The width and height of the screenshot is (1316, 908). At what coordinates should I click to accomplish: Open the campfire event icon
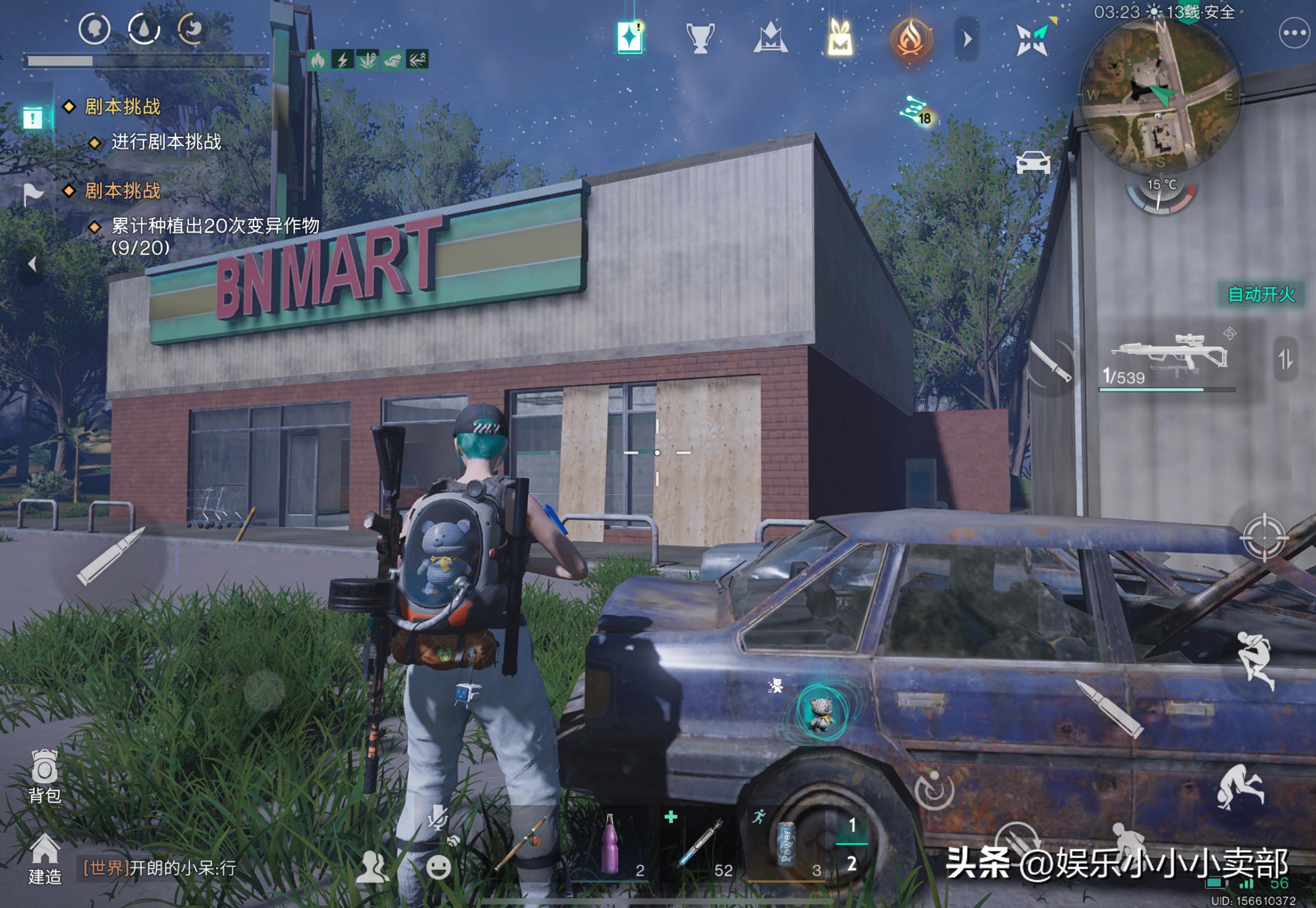pyautogui.click(x=911, y=39)
